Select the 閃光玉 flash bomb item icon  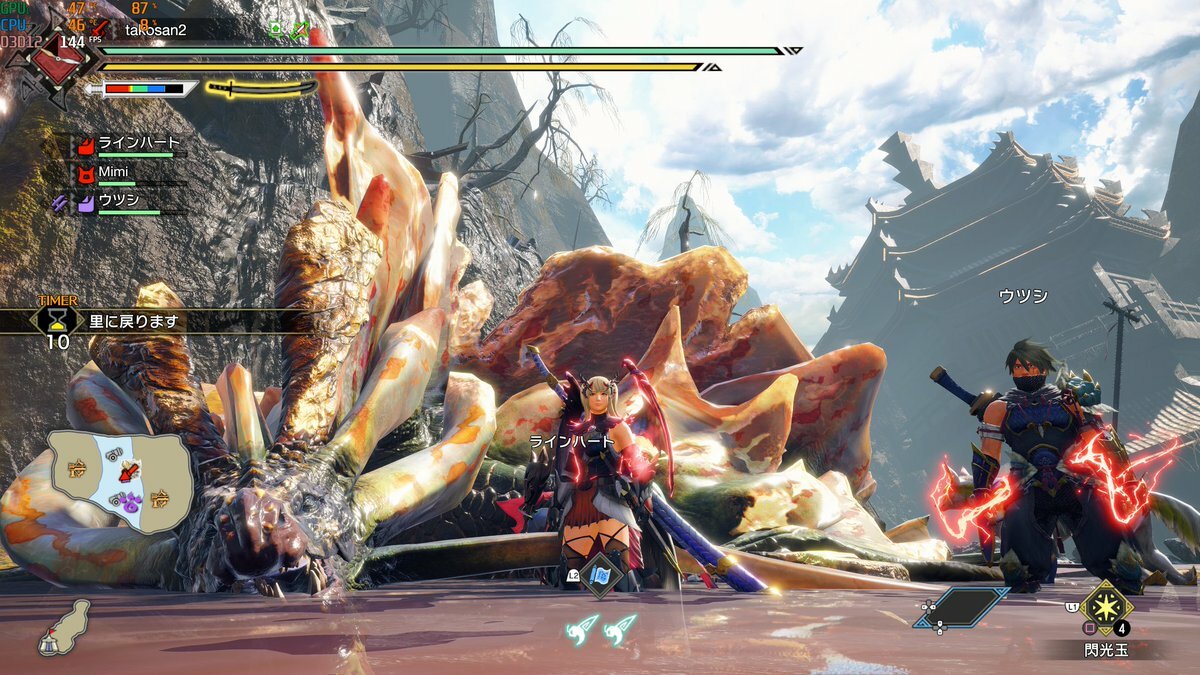tap(1105, 606)
